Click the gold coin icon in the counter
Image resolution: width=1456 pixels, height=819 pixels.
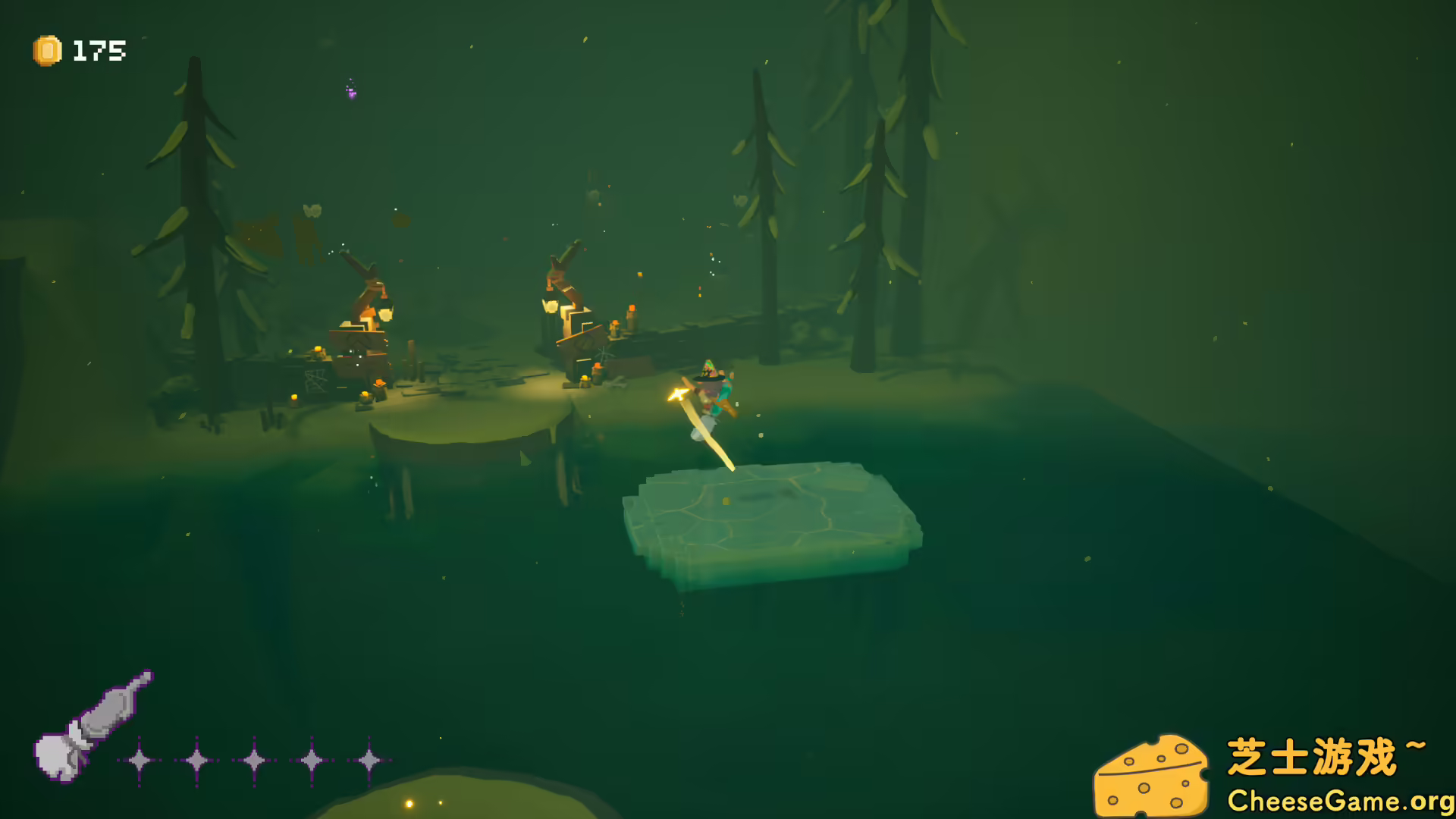[47, 52]
